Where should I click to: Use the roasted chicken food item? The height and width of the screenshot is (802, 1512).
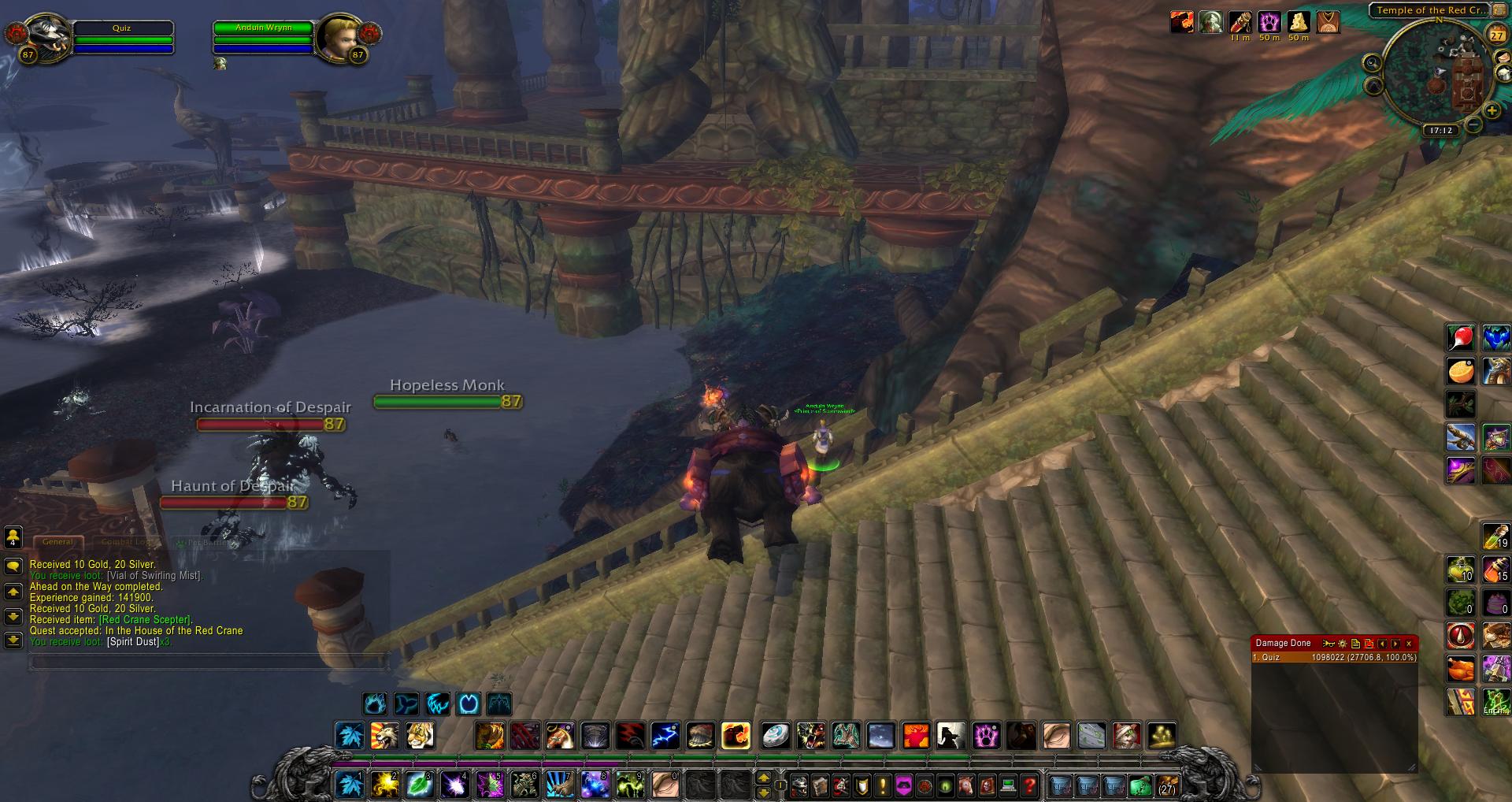point(1461,669)
